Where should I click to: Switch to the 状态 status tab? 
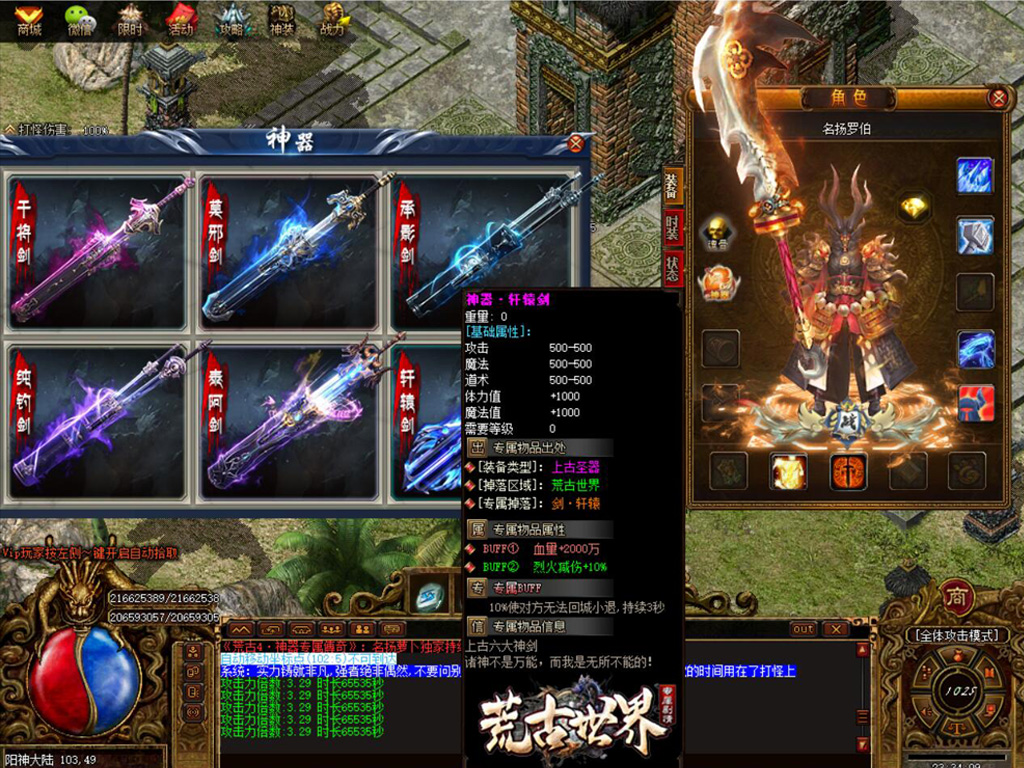click(x=673, y=268)
